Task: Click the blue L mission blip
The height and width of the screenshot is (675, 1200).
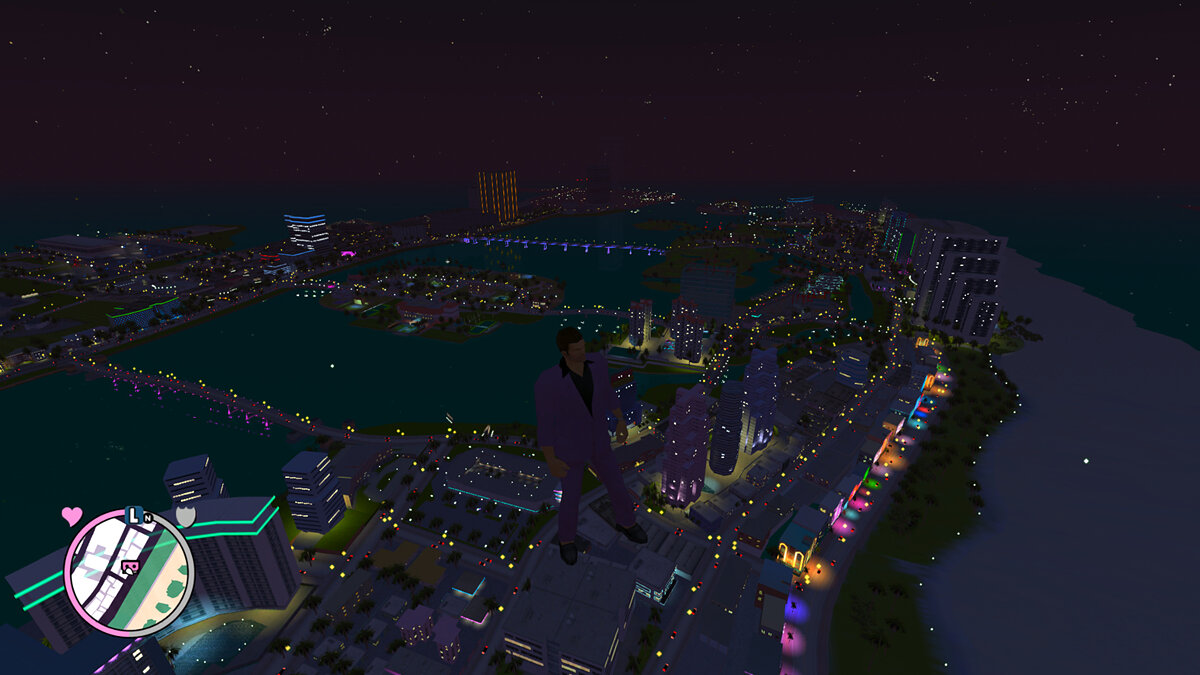Action: [x=134, y=516]
